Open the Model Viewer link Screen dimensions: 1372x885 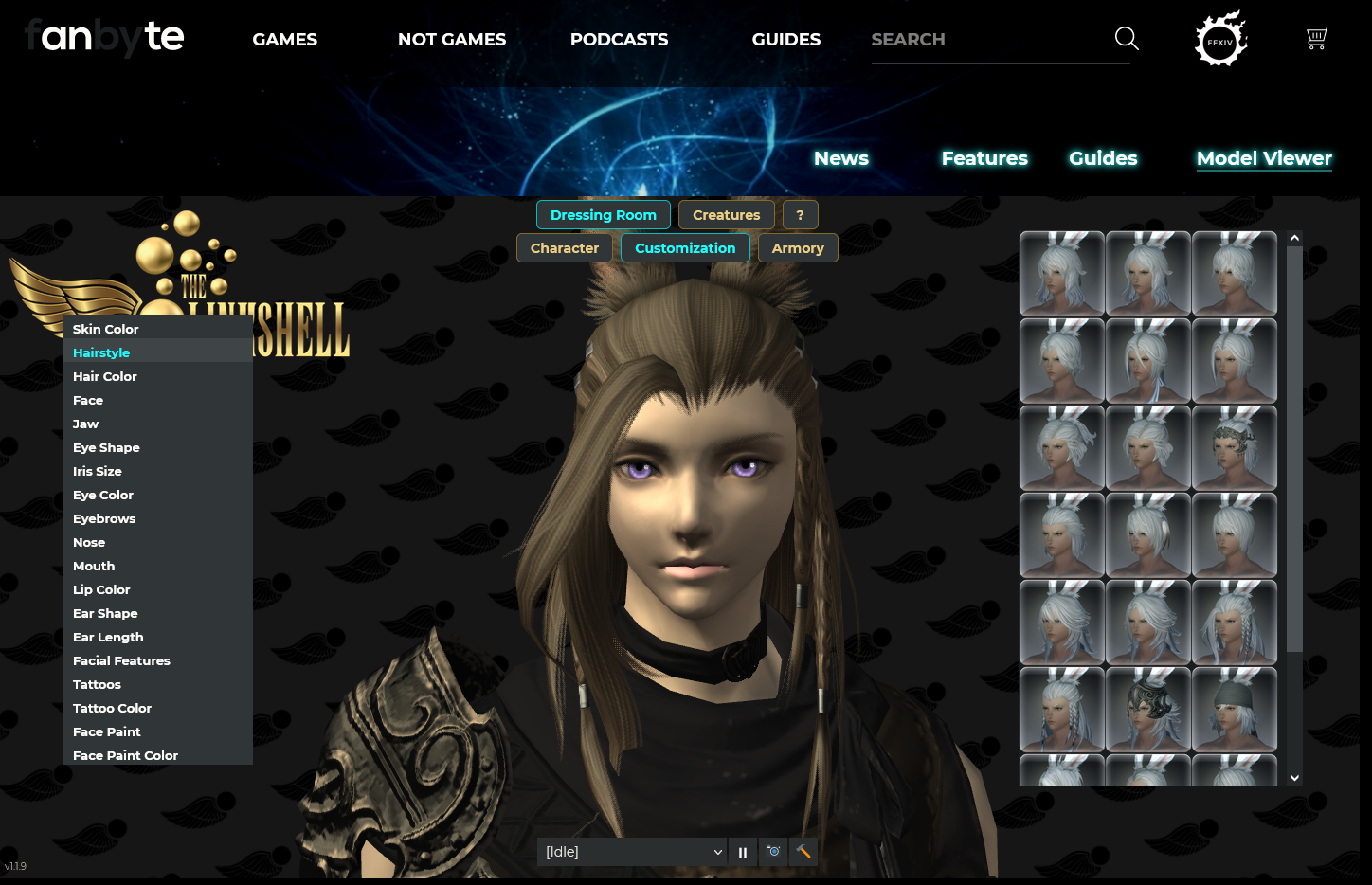pyautogui.click(x=1264, y=158)
